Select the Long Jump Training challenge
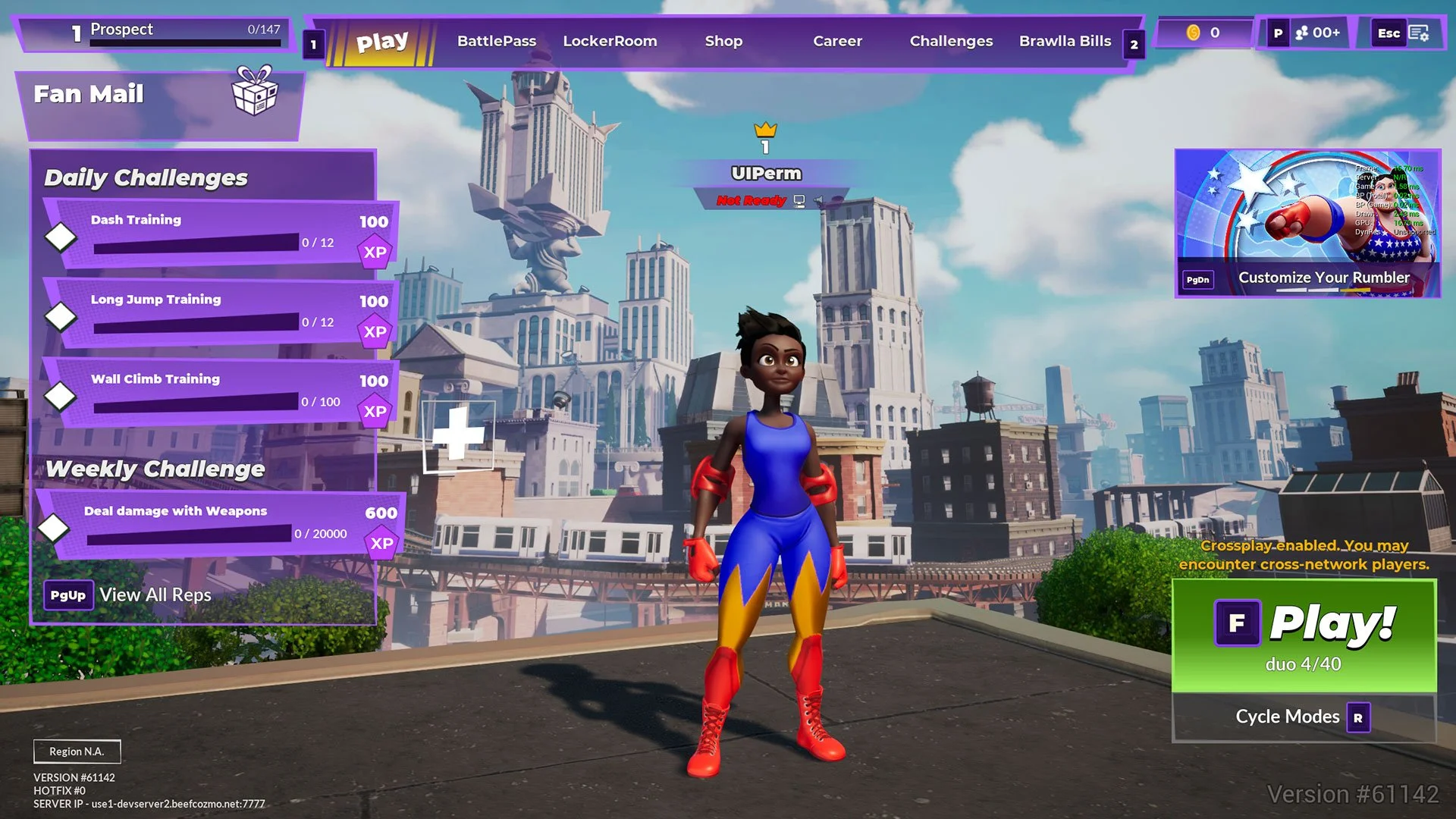The width and height of the screenshot is (1456, 819). pyautogui.click(x=220, y=313)
